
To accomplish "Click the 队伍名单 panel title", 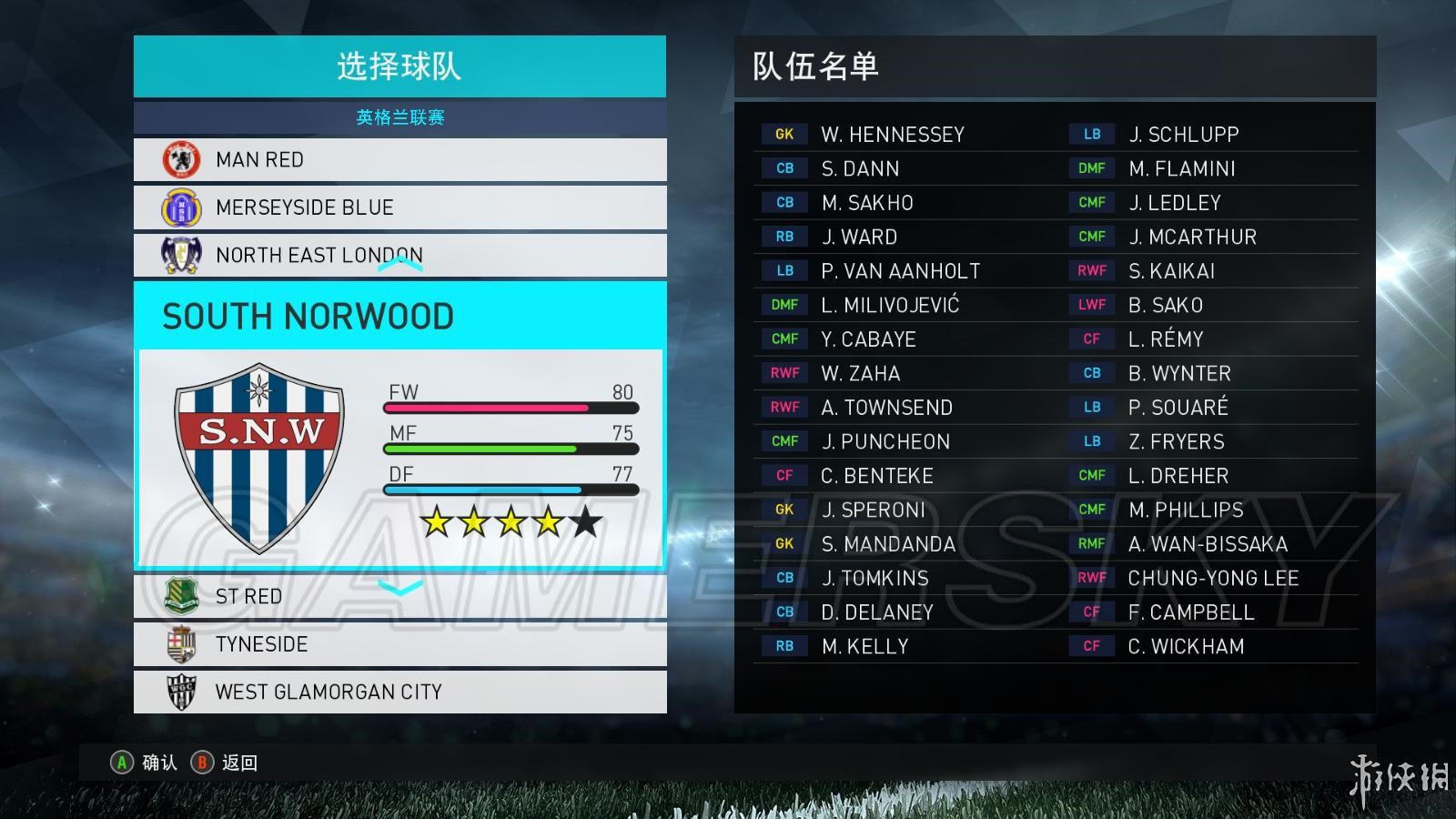I will pos(814,68).
